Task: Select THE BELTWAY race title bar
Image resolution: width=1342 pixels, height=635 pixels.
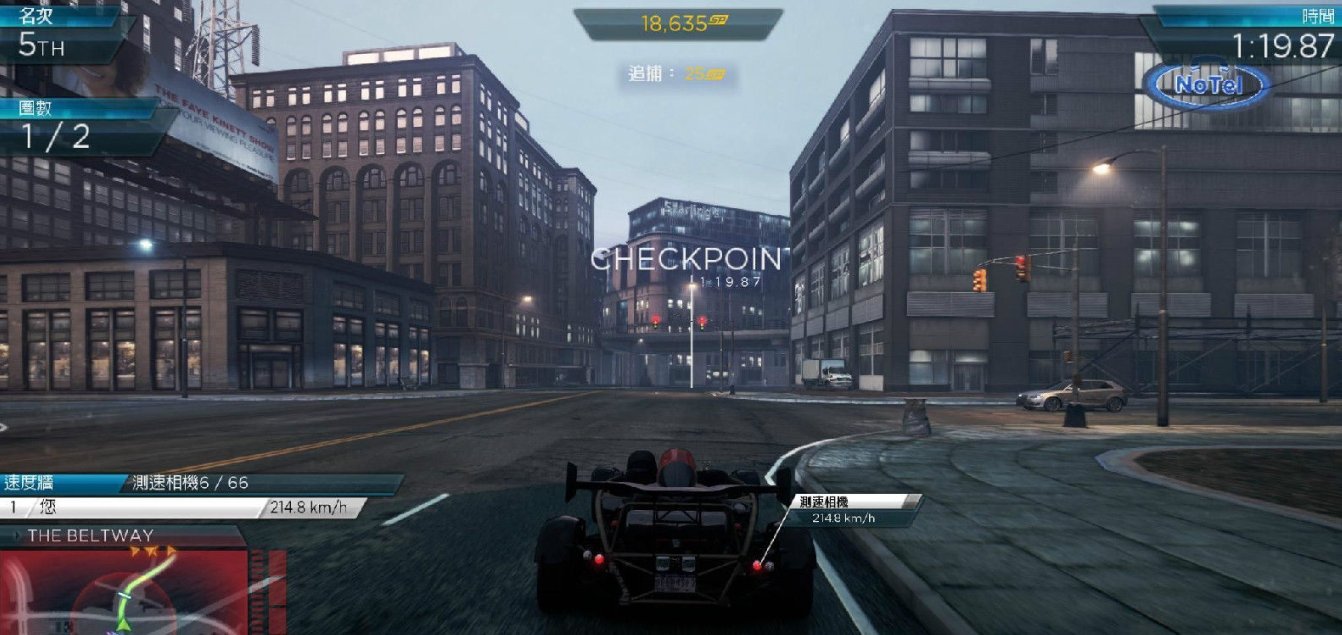Action: 120,536
